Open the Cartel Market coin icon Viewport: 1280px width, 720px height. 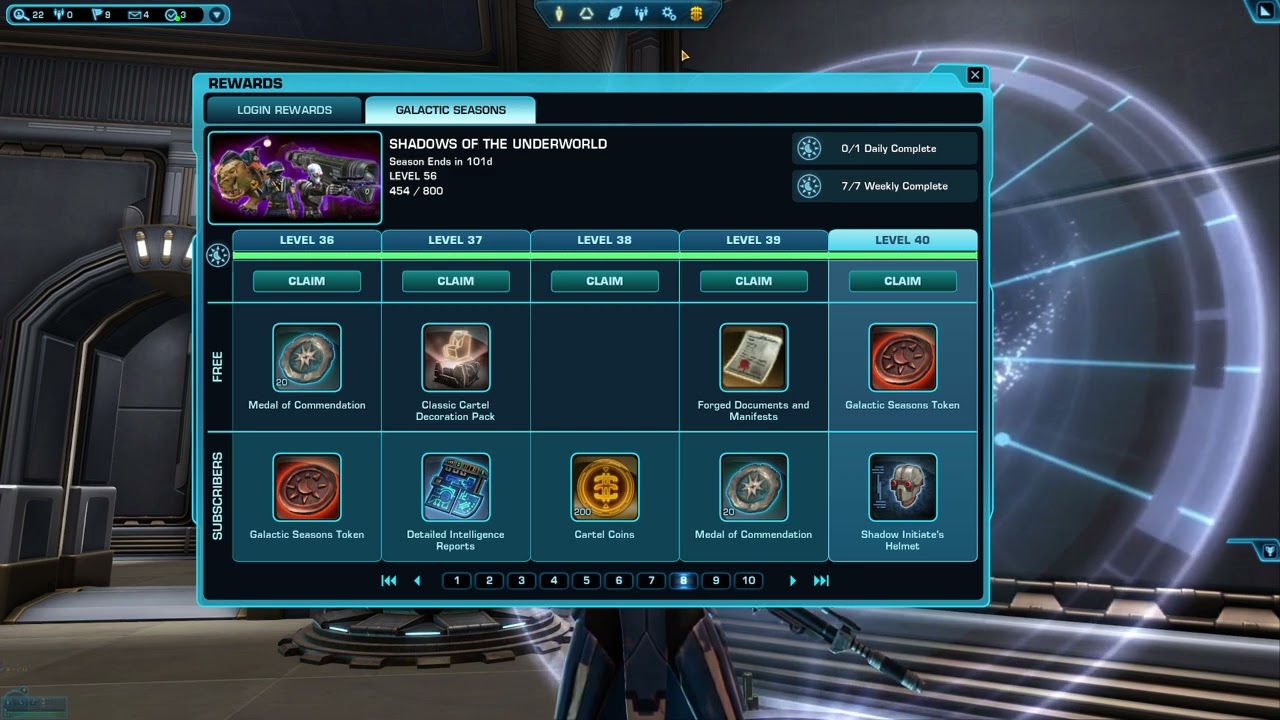[x=695, y=14]
